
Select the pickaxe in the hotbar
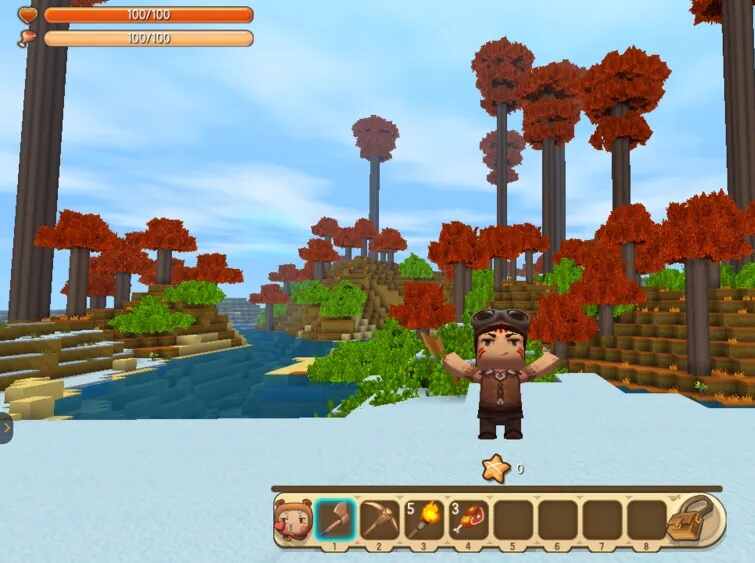point(380,520)
